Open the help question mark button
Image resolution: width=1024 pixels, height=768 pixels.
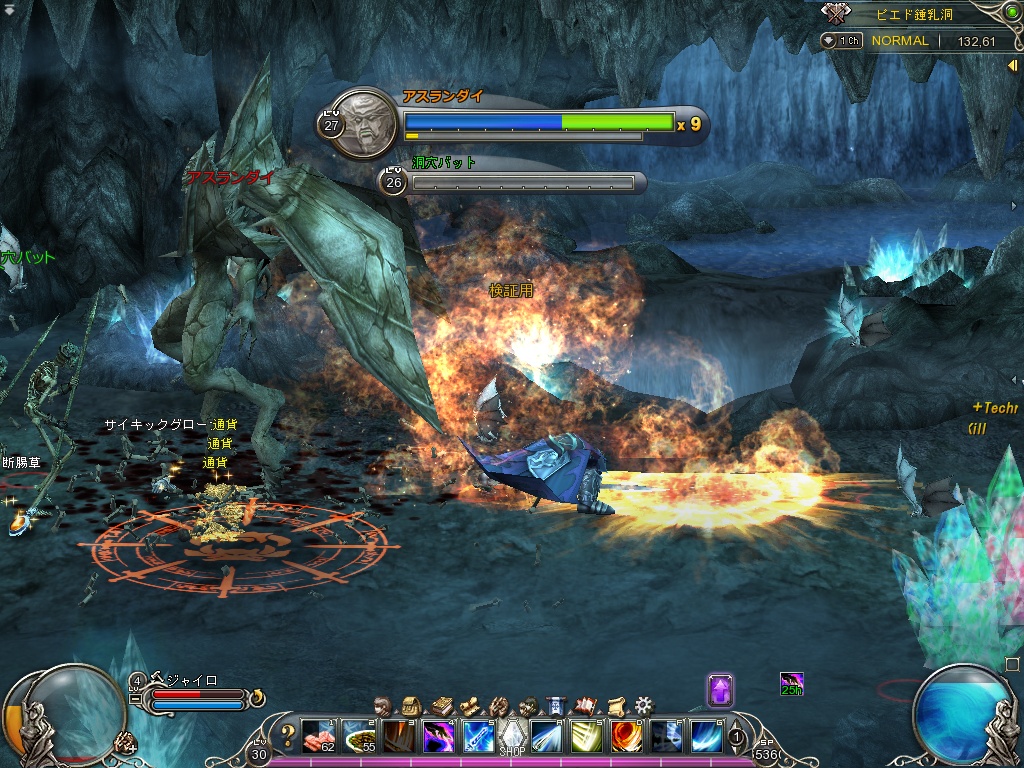288,736
